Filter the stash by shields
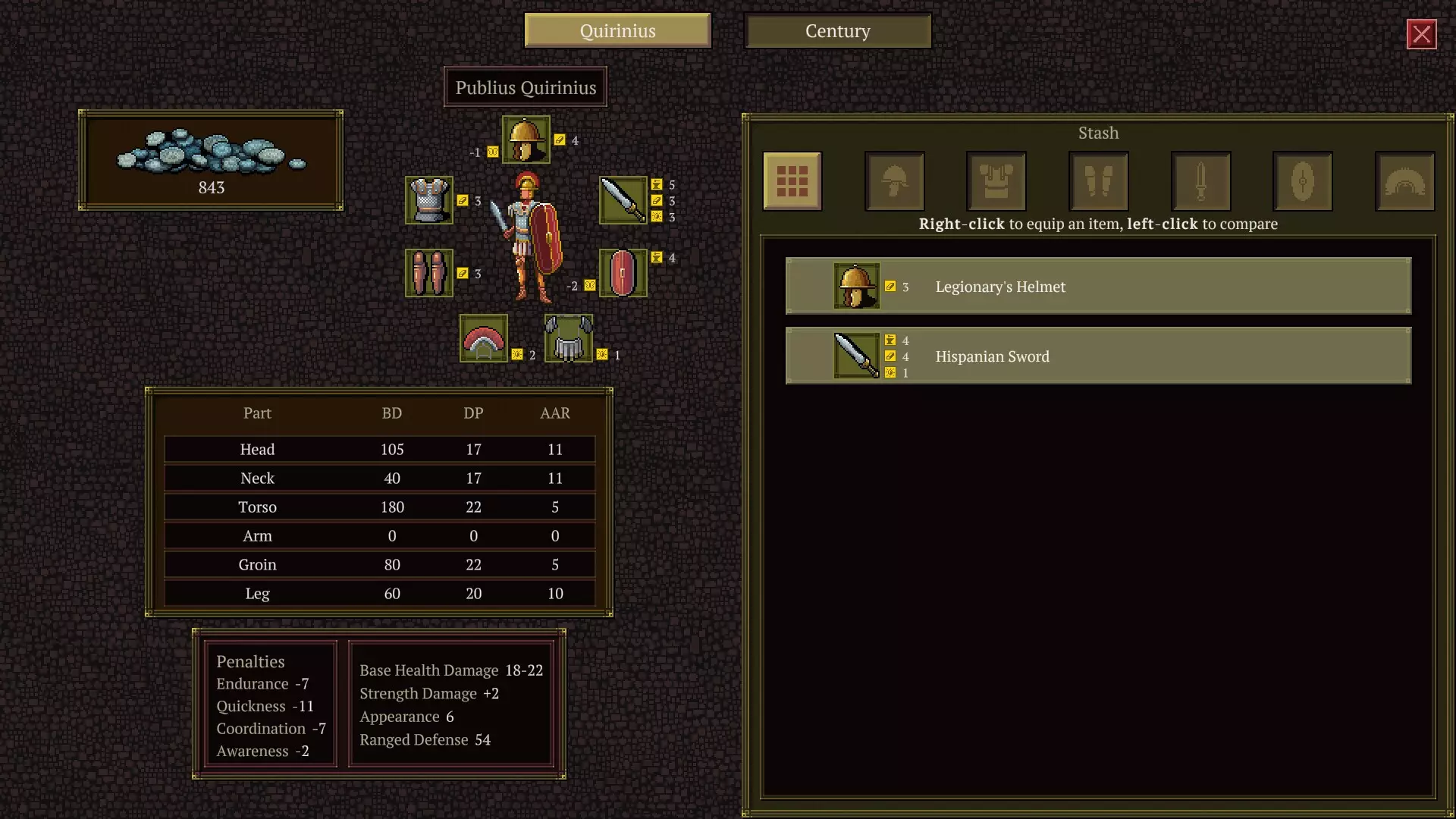 pos(1302,181)
